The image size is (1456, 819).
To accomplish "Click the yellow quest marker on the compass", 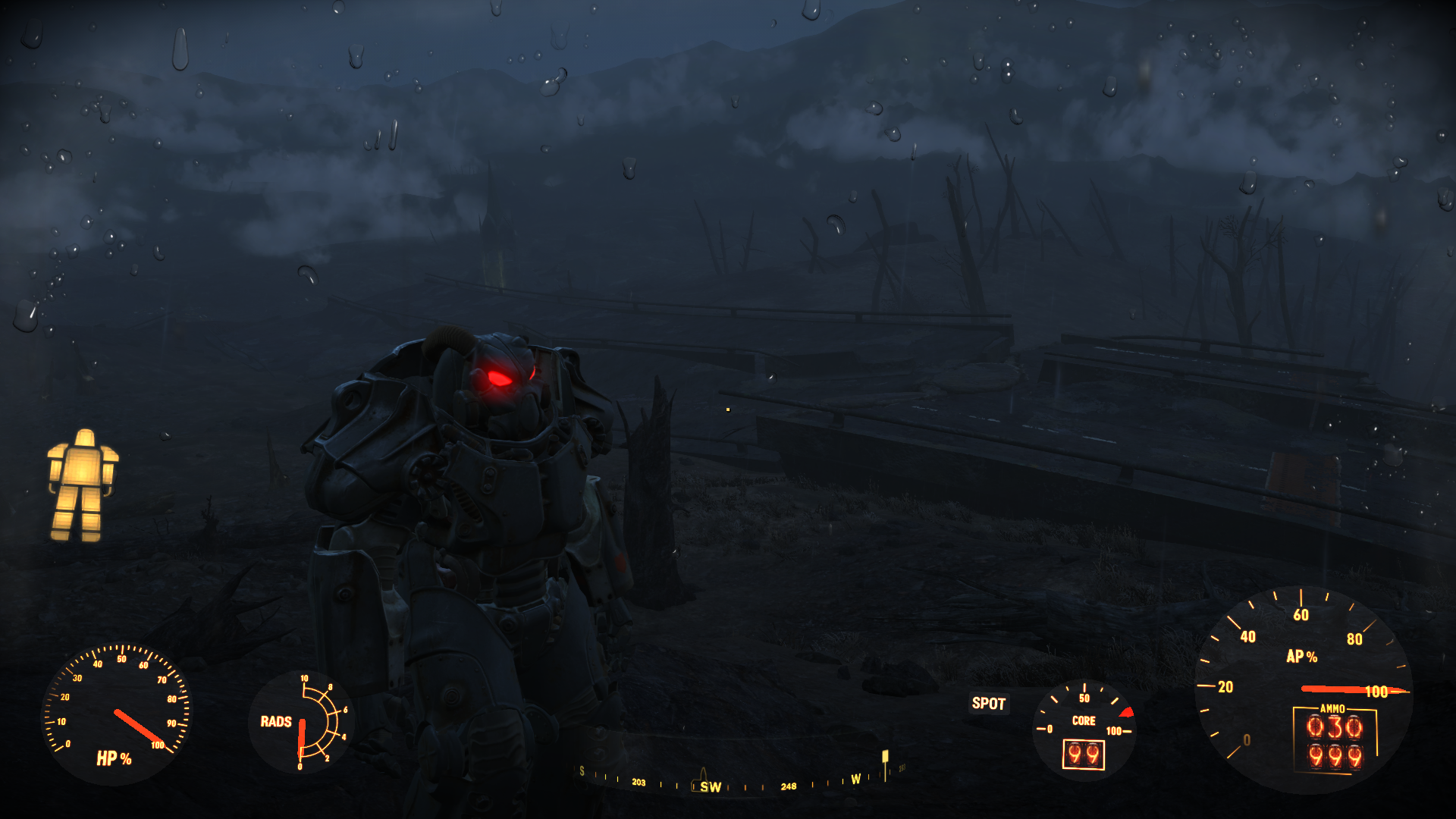I will tap(885, 757).
